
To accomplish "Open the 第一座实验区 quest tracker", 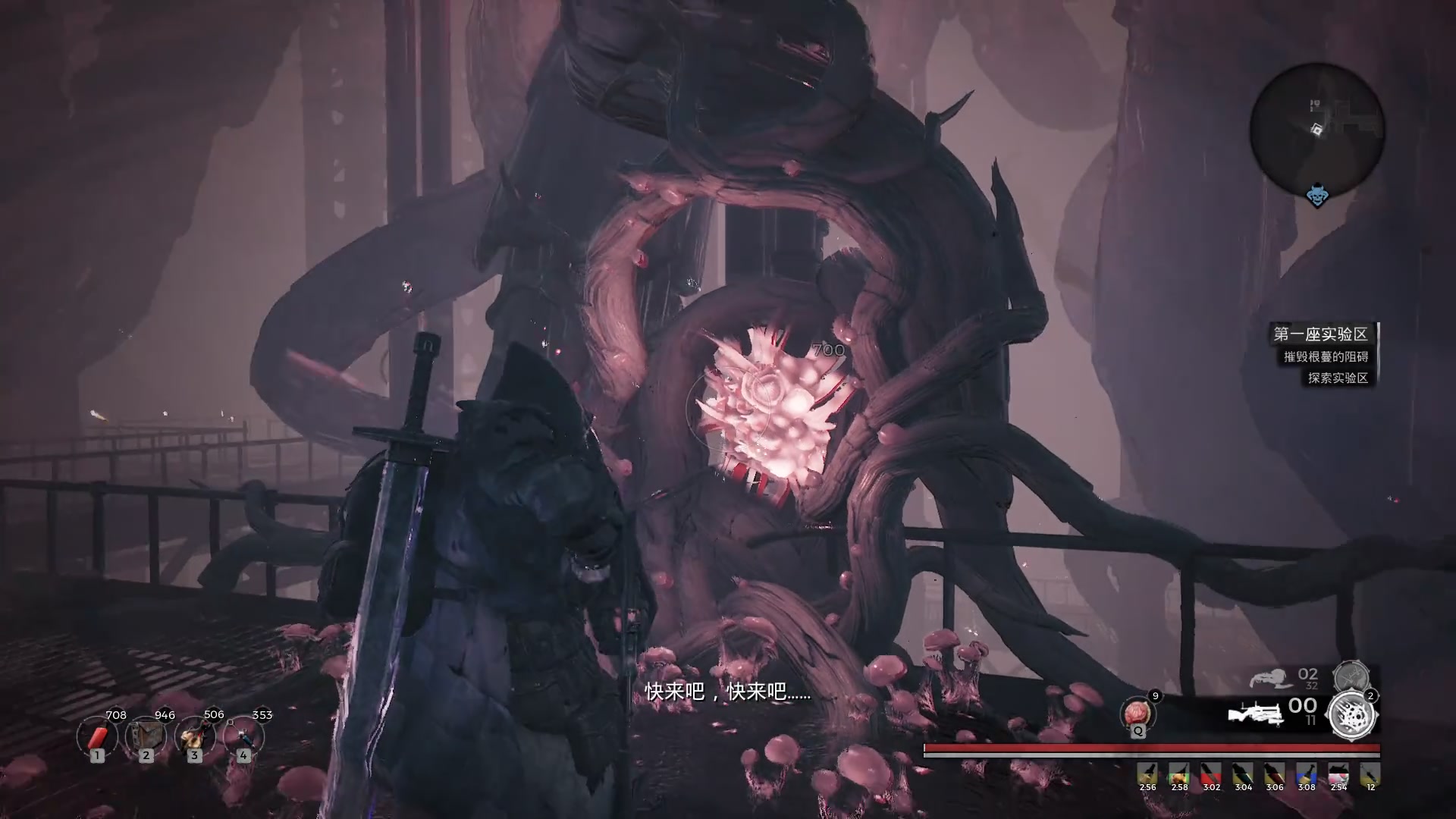I will tap(1320, 334).
